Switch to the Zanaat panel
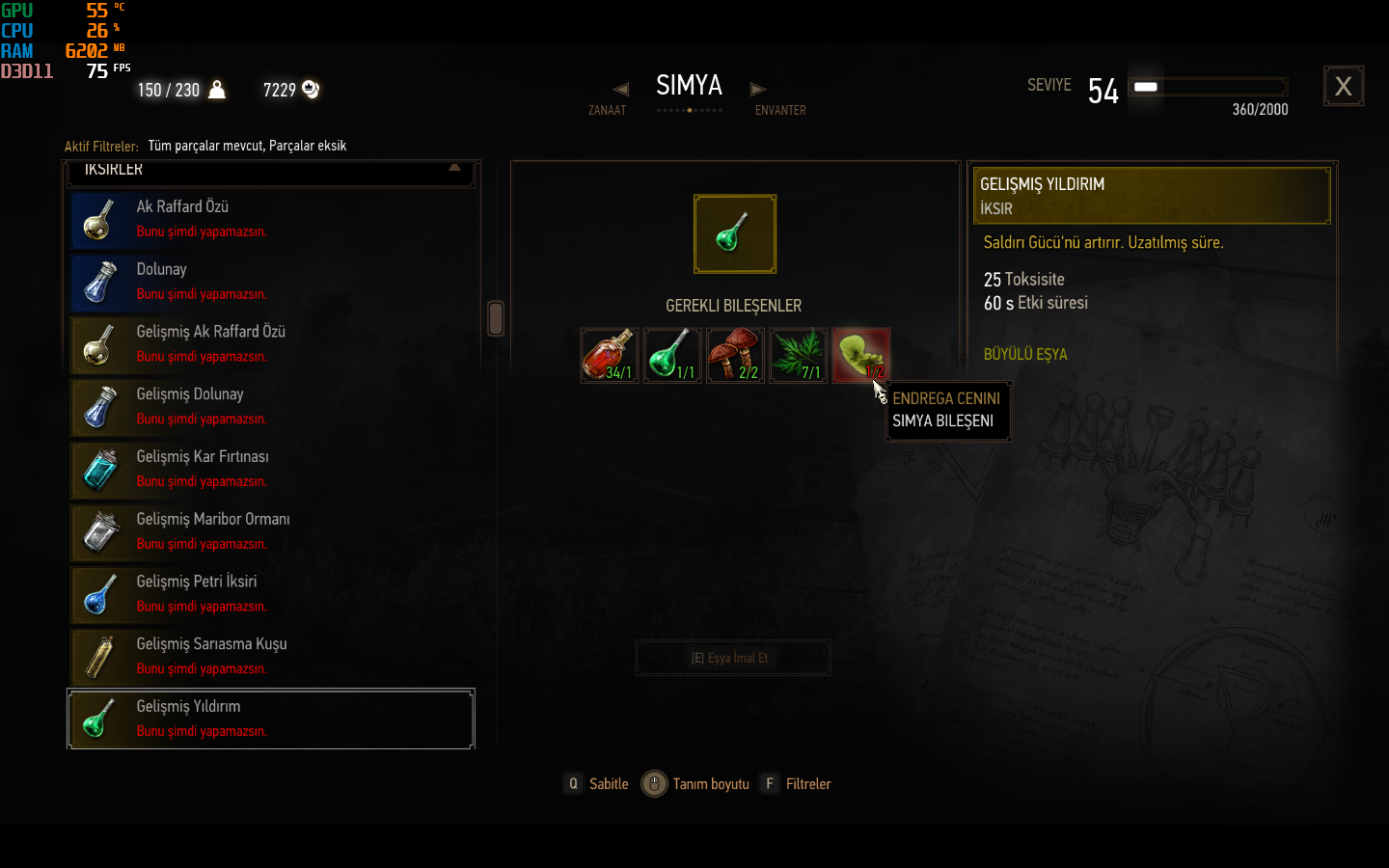Image resolution: width=1389 pixels, height=868 pixels. (619, 91)
